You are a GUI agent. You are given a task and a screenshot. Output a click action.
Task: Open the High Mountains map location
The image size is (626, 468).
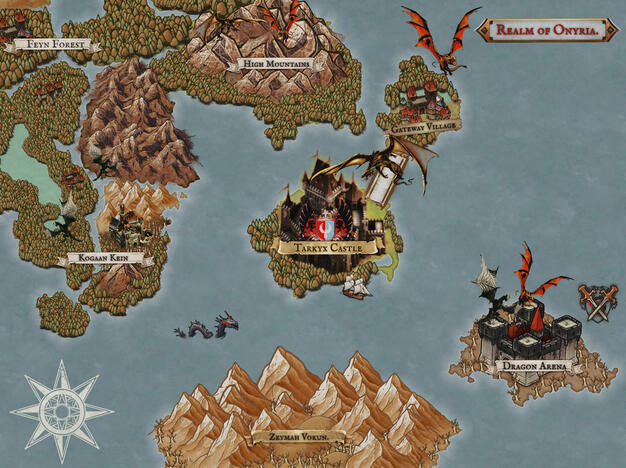click(x=271, y=64)
